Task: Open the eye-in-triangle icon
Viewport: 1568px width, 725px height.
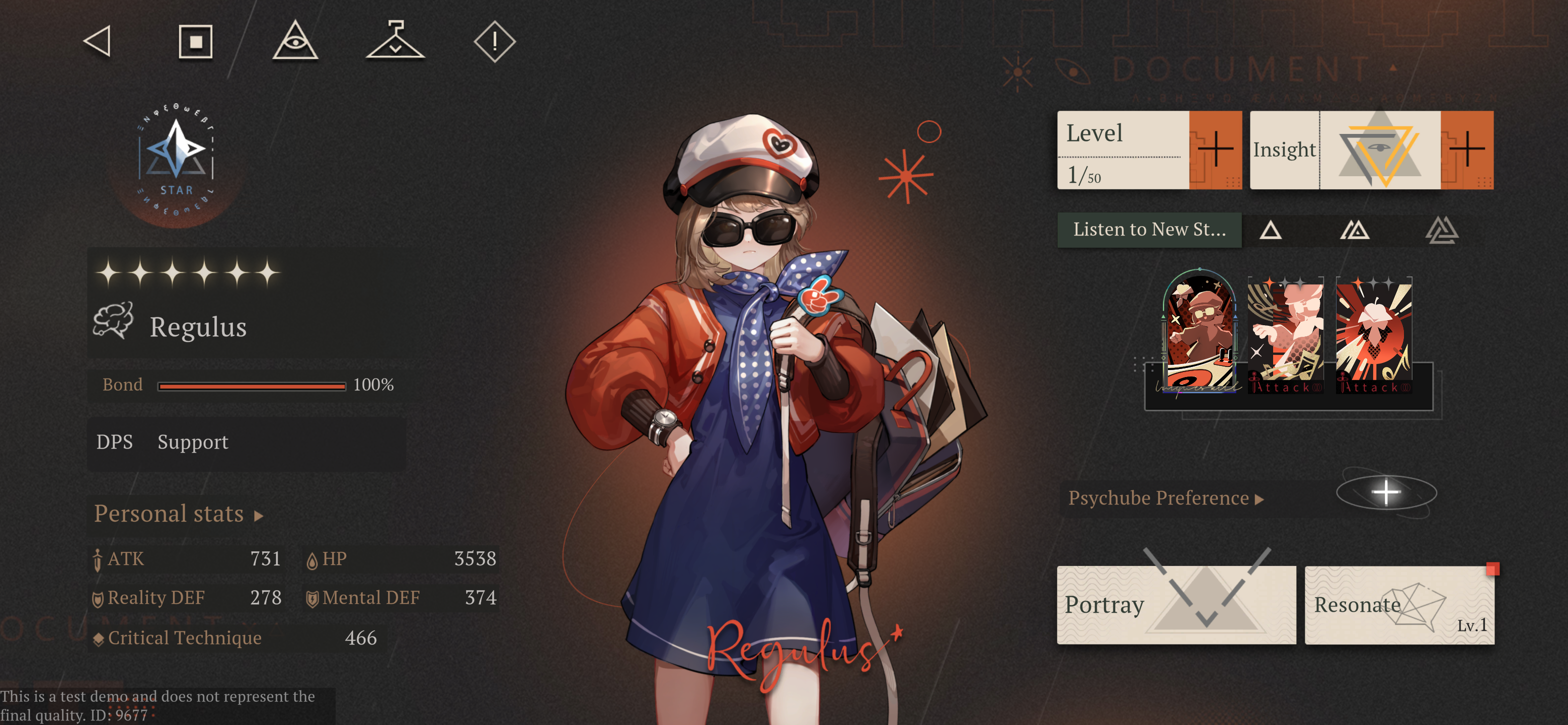Action: pos(295,41)
